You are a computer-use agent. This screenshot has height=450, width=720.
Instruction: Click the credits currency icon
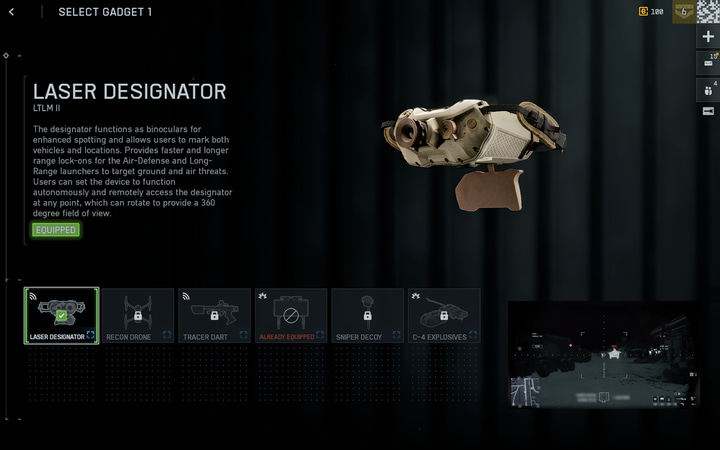643,12
